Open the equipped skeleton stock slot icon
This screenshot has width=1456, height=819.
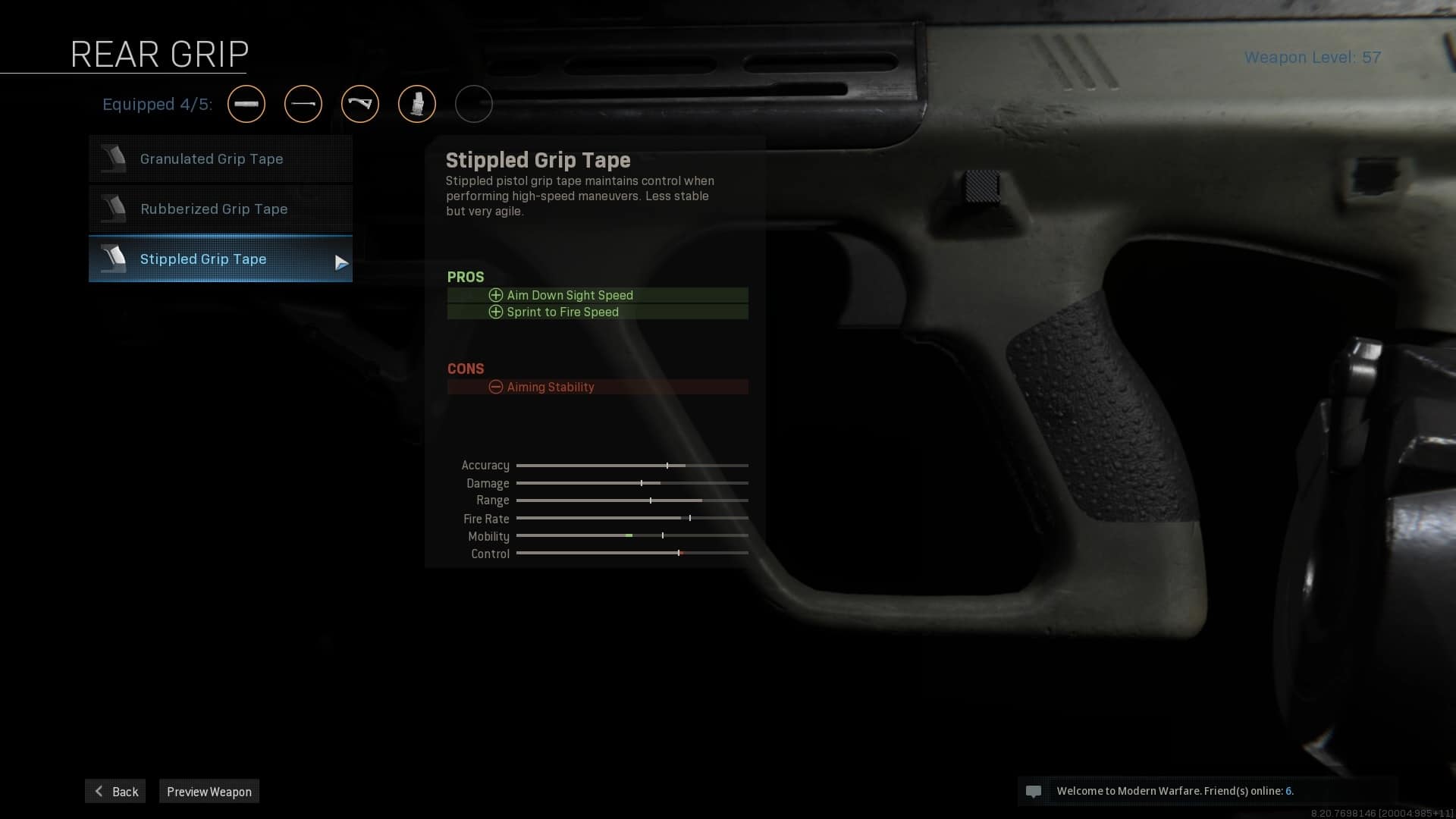pos(360,104)
